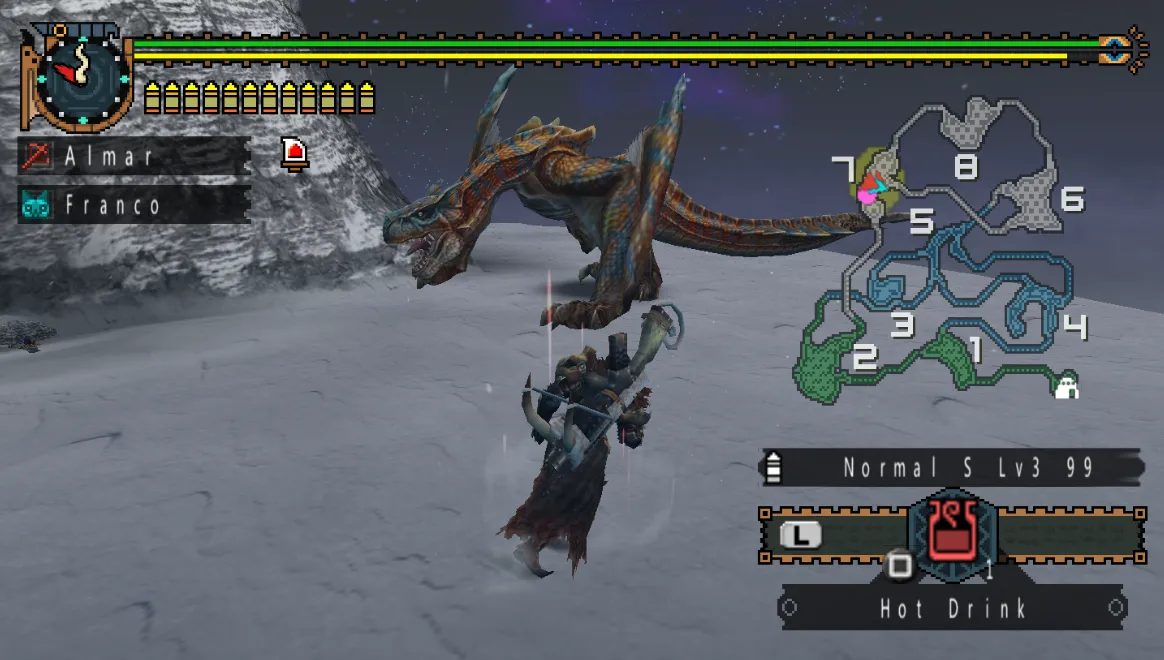The image size is (1164, 660).
Task: Click the red bell status icon
Action: coord(295,154)
